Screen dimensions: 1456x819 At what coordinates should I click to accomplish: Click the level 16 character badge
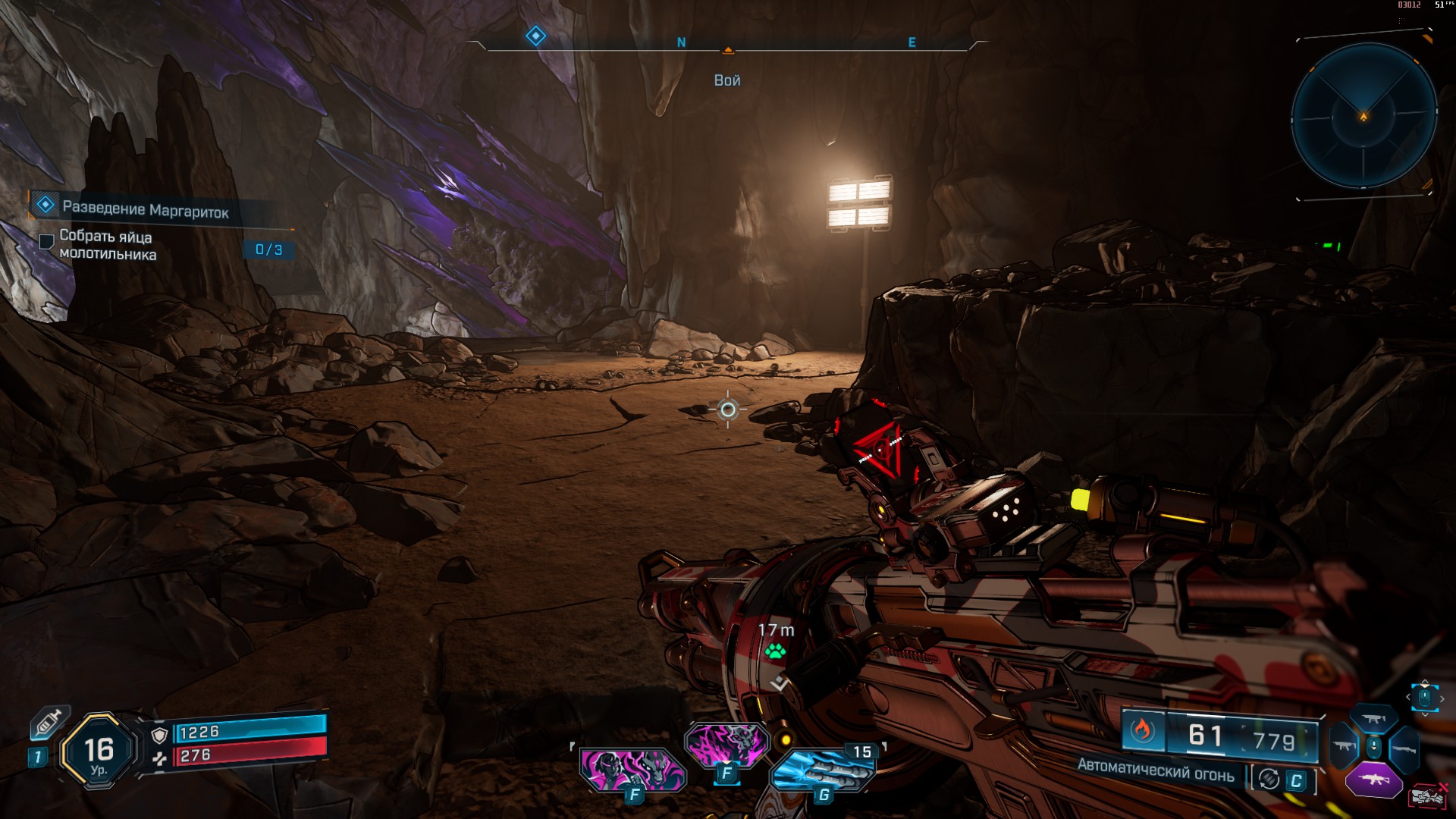(99, 752)
